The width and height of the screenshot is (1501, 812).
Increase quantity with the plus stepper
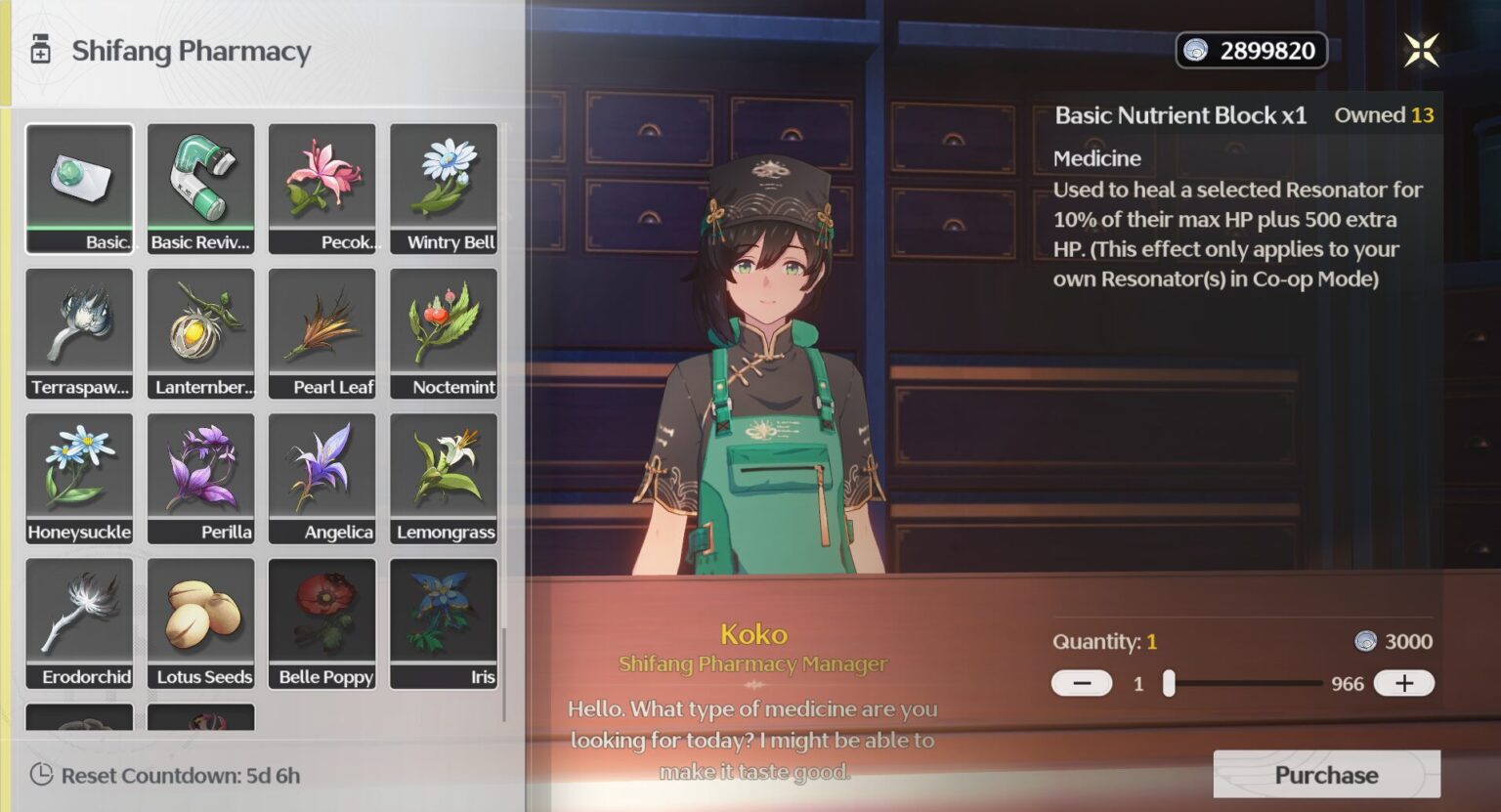(x=1404, y=683)
